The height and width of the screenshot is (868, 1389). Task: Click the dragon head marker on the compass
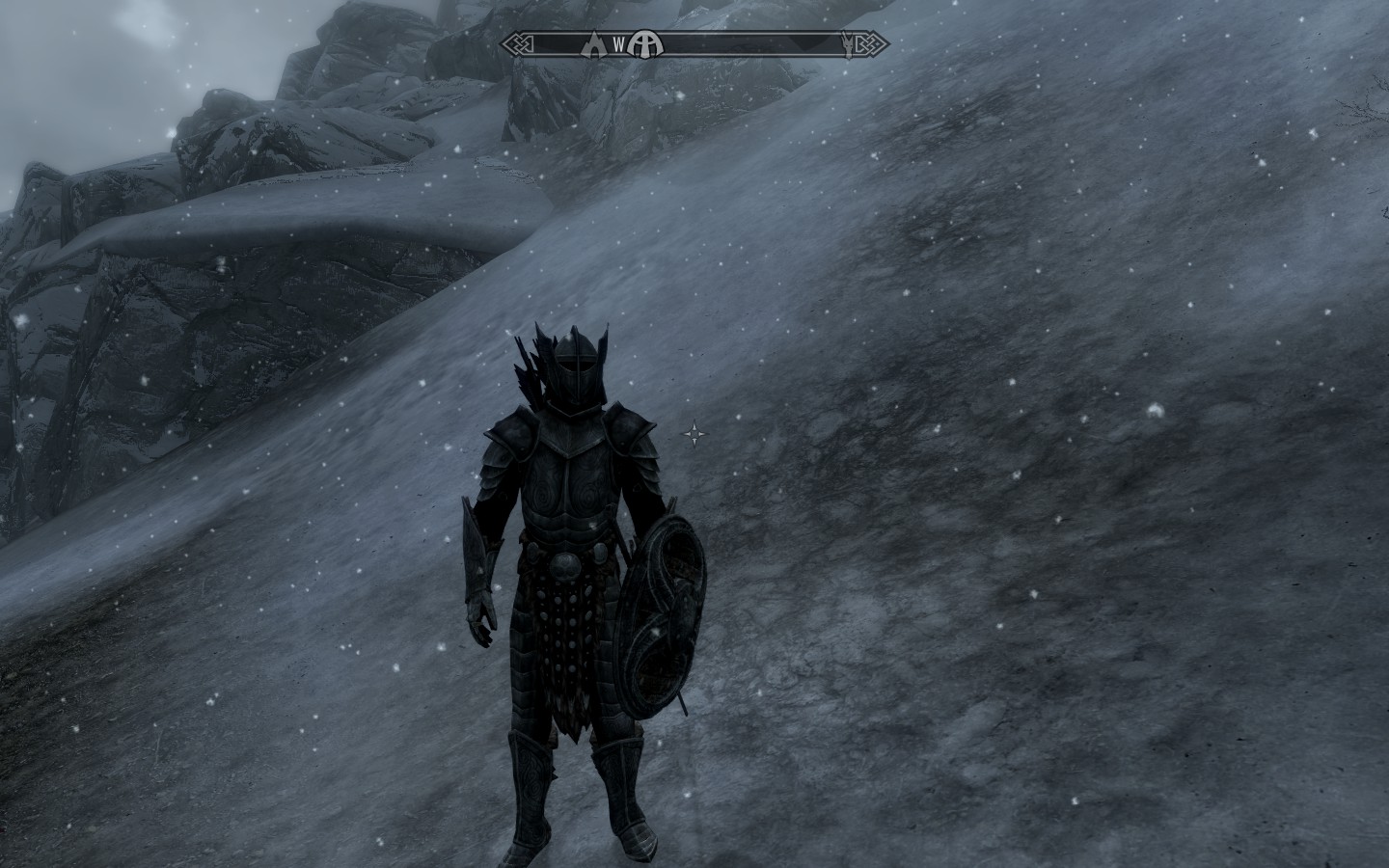(850, 44)
